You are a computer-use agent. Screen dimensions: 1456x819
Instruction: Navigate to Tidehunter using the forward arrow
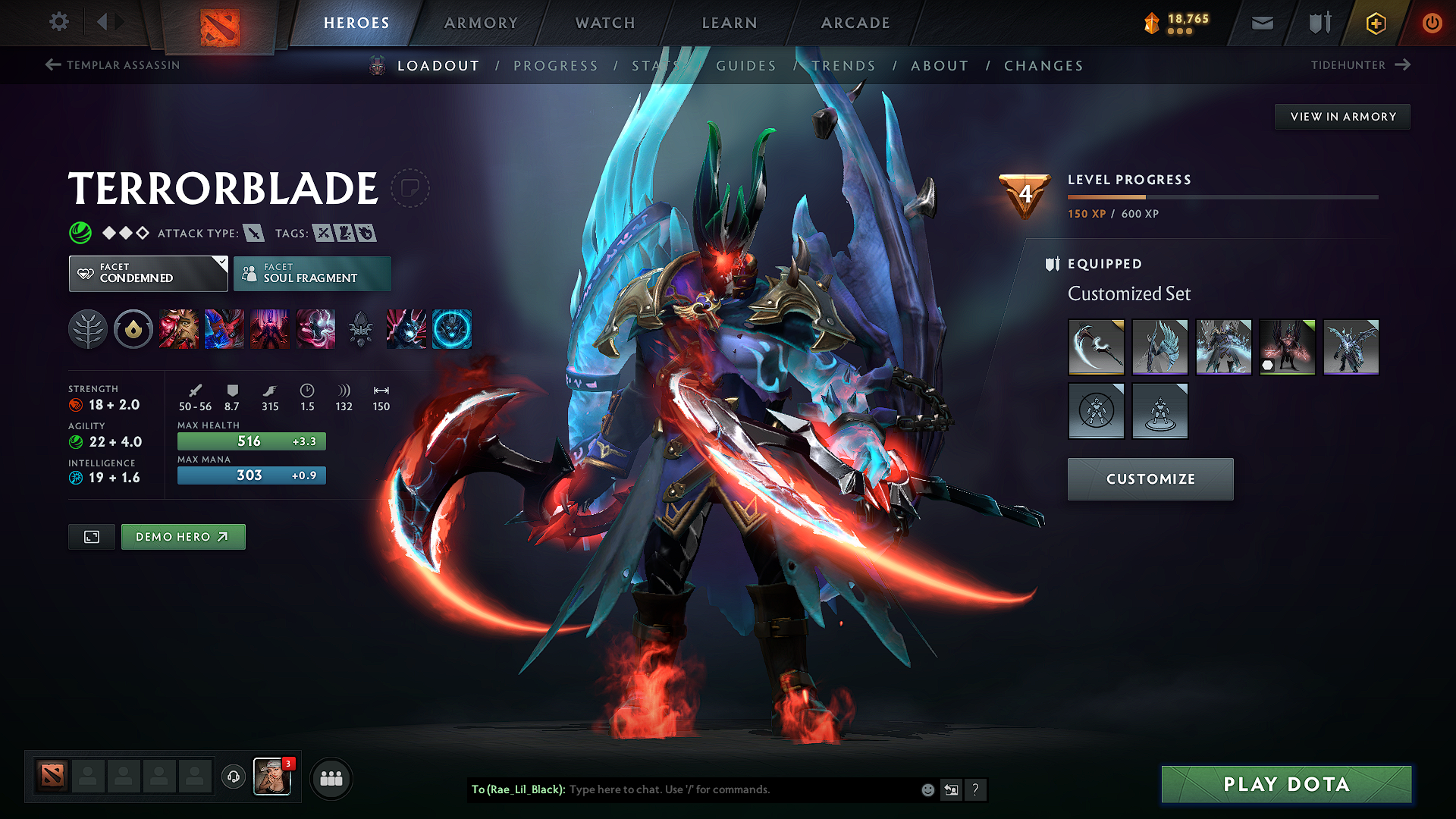[1401, 65]
